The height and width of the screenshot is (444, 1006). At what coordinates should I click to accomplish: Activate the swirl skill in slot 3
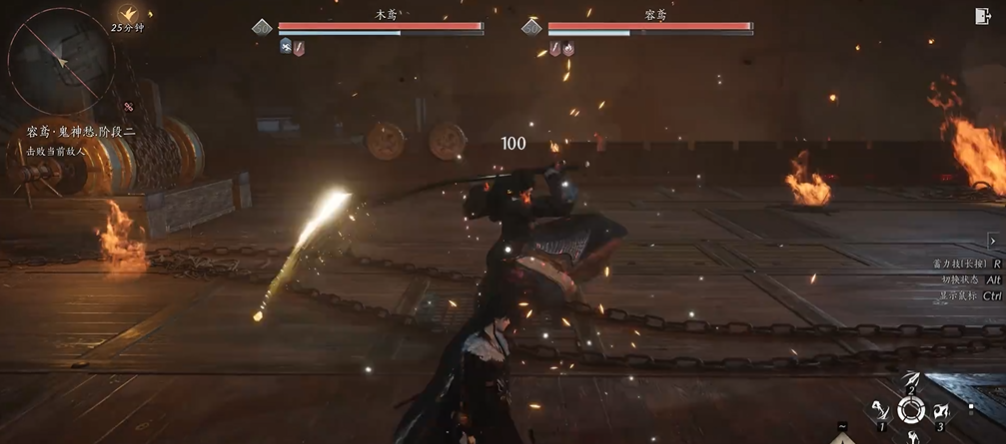coord(940,411)
